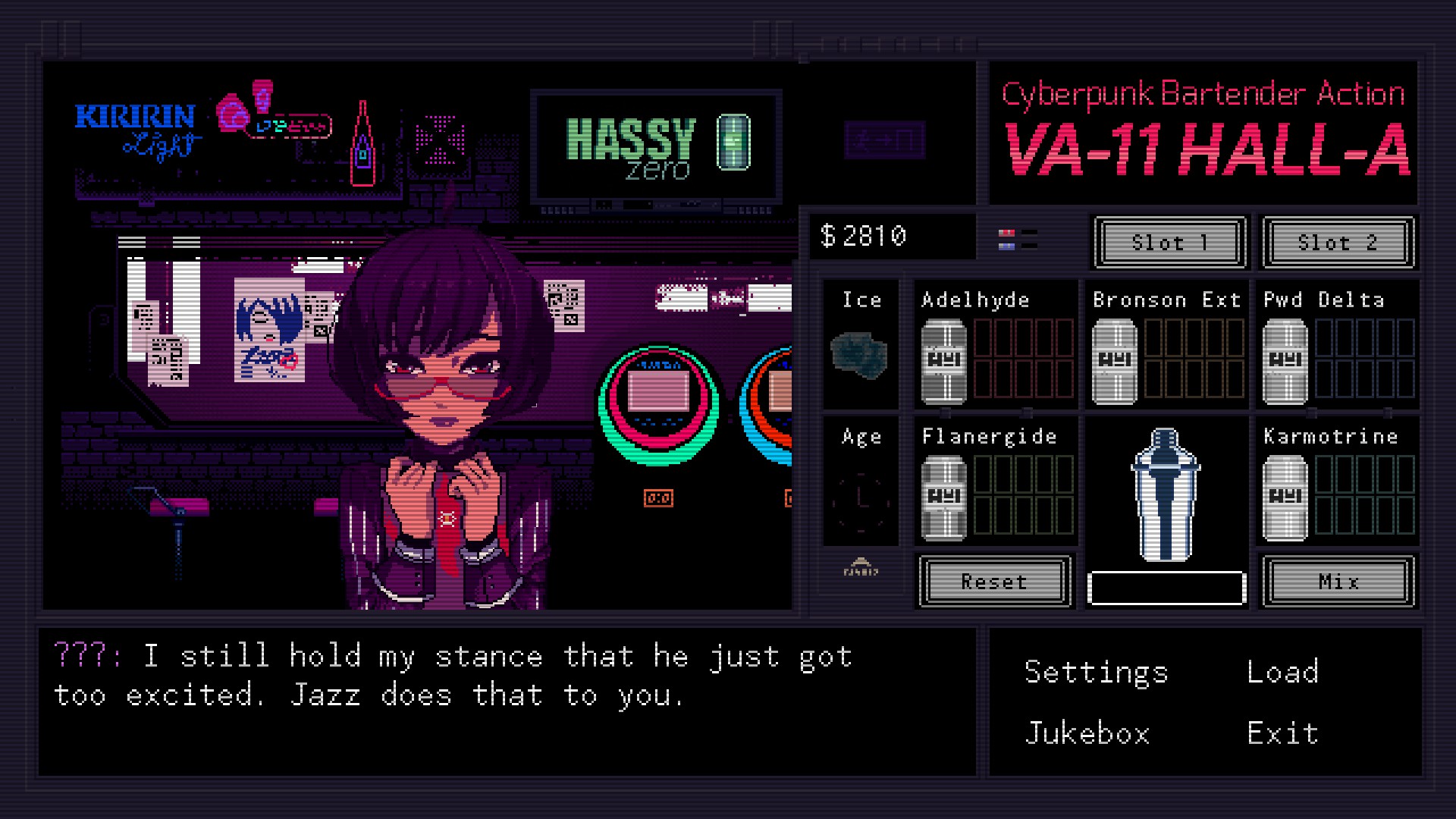
Task: Pick the Bronson Ext ingredient can
Action: click(x=1114, y=361)
